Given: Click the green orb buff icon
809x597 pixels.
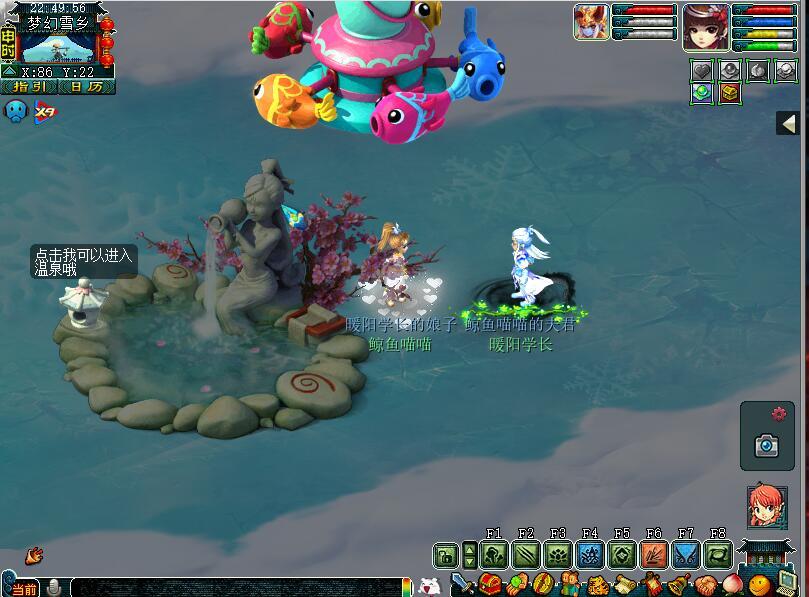Looking at the screenshot, I should click(702, 93).
